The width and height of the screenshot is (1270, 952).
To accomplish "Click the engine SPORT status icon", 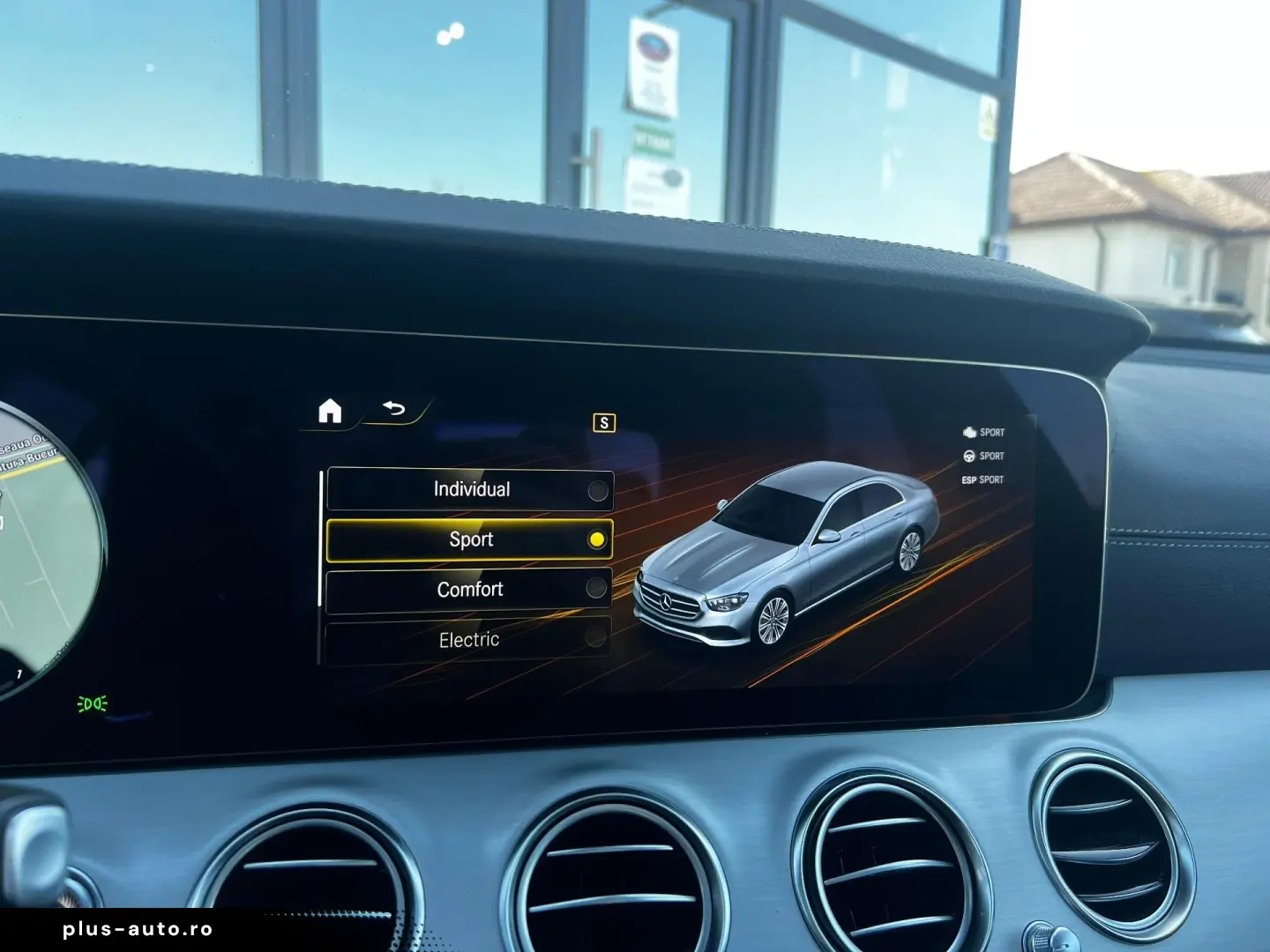I will (969, 432).
